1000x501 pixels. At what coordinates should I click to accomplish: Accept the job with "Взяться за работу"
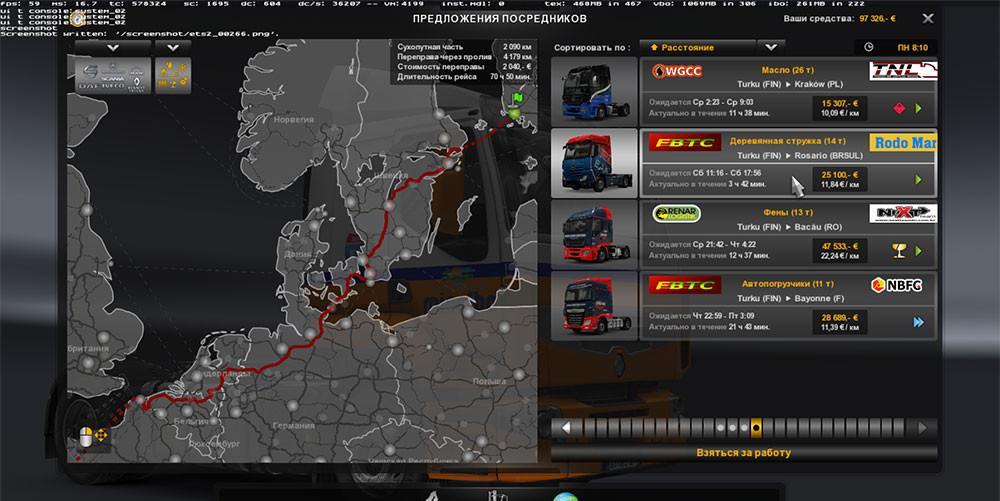(x=743, y=453)
